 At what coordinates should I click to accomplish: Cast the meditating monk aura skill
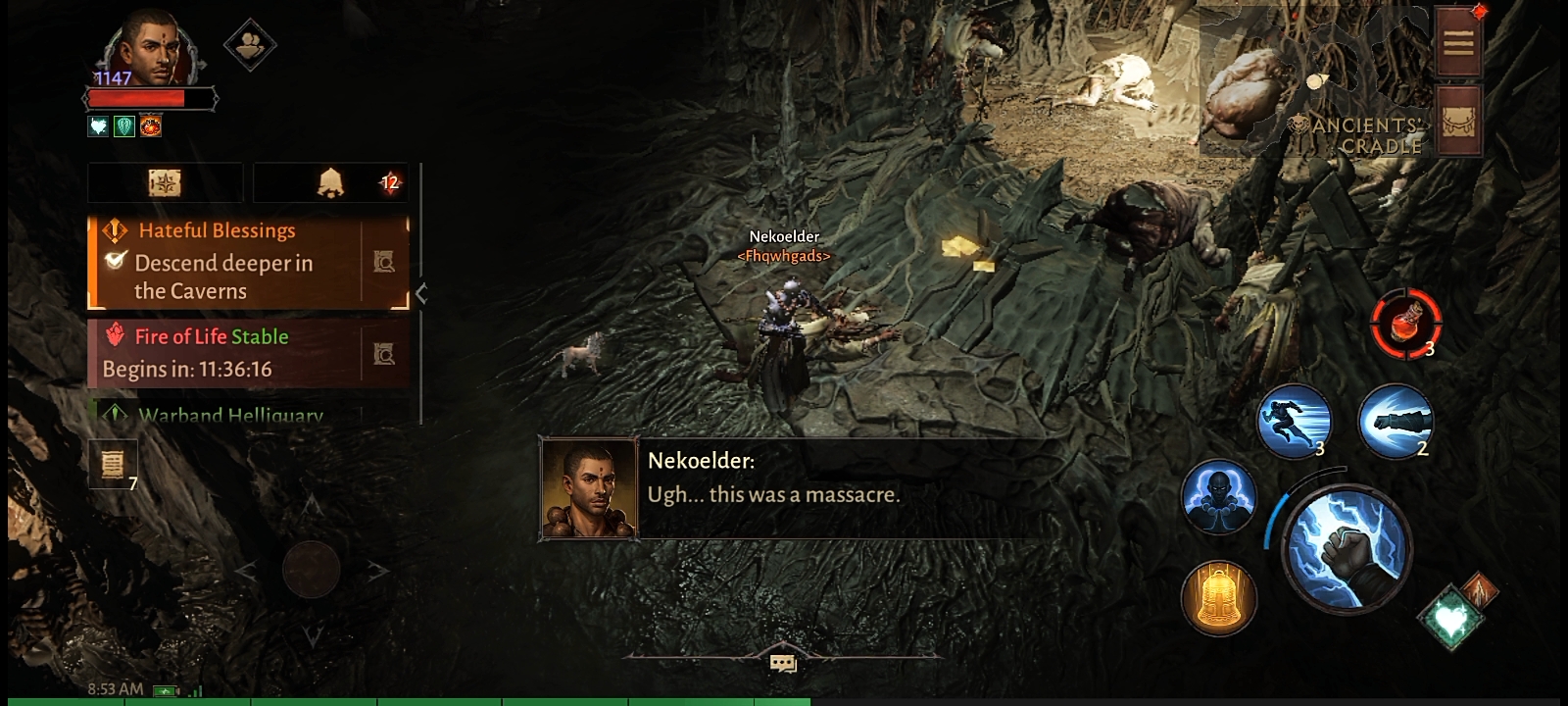1218,496
